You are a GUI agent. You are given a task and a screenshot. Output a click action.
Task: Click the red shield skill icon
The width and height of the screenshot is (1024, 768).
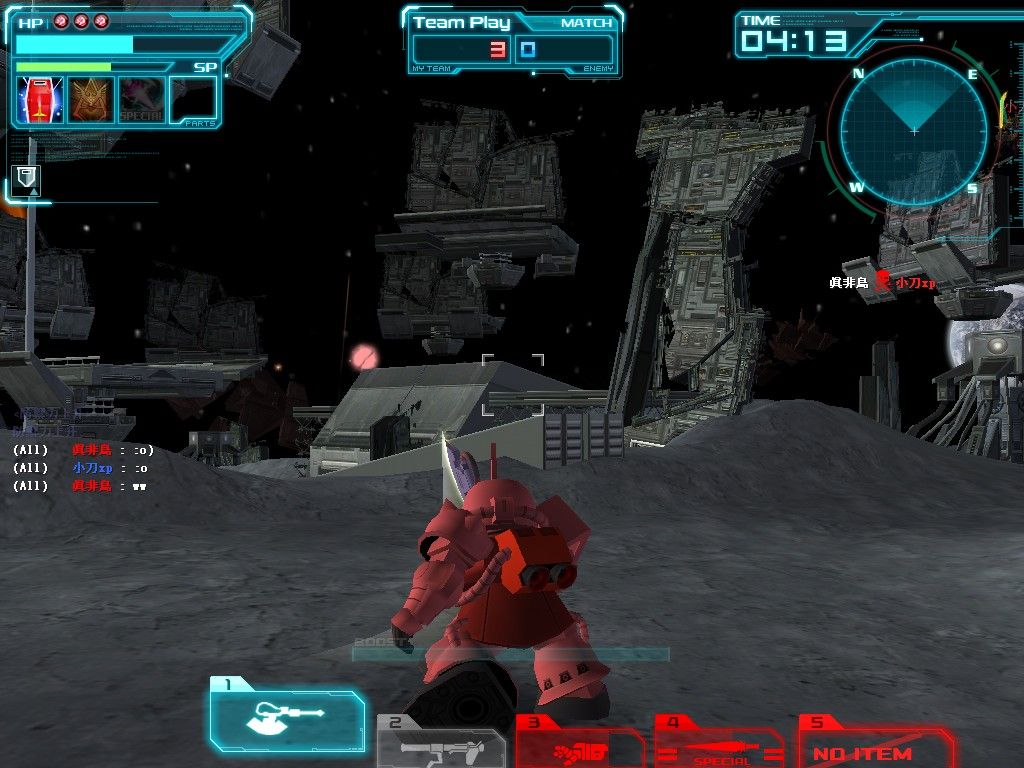(x=40, y=100)
